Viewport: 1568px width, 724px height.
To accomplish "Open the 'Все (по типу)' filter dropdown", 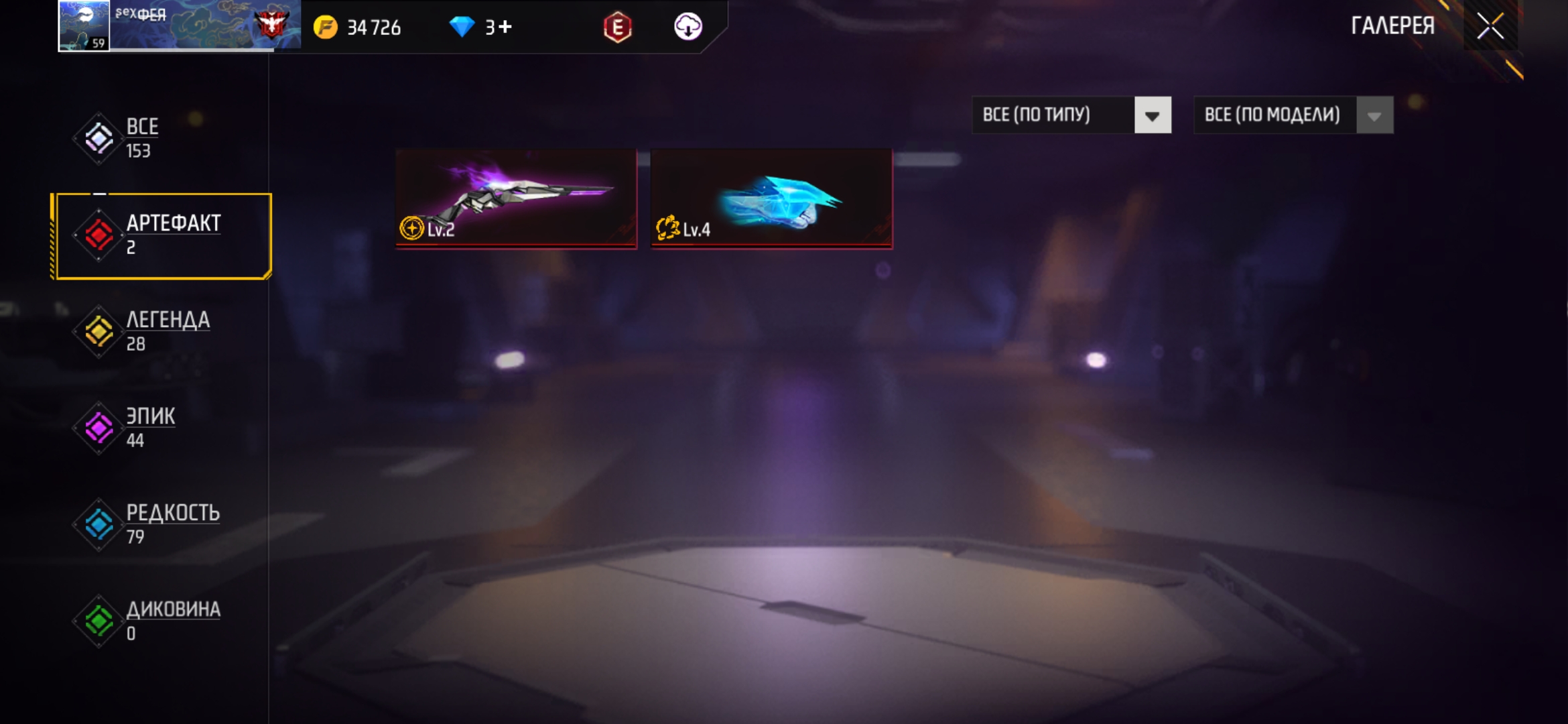I will click(x=1071, y=115).
